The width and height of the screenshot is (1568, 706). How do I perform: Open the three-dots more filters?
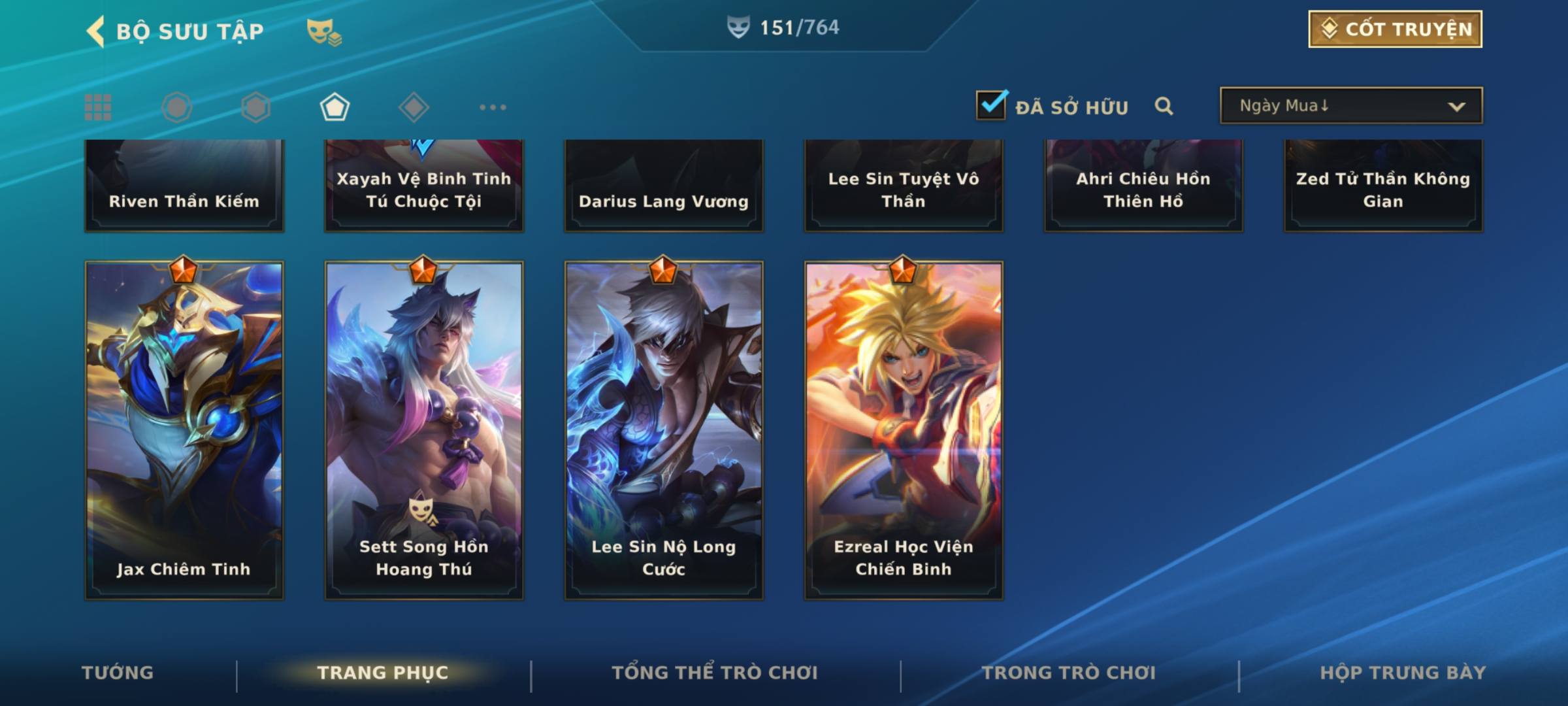tap(493, 107)
